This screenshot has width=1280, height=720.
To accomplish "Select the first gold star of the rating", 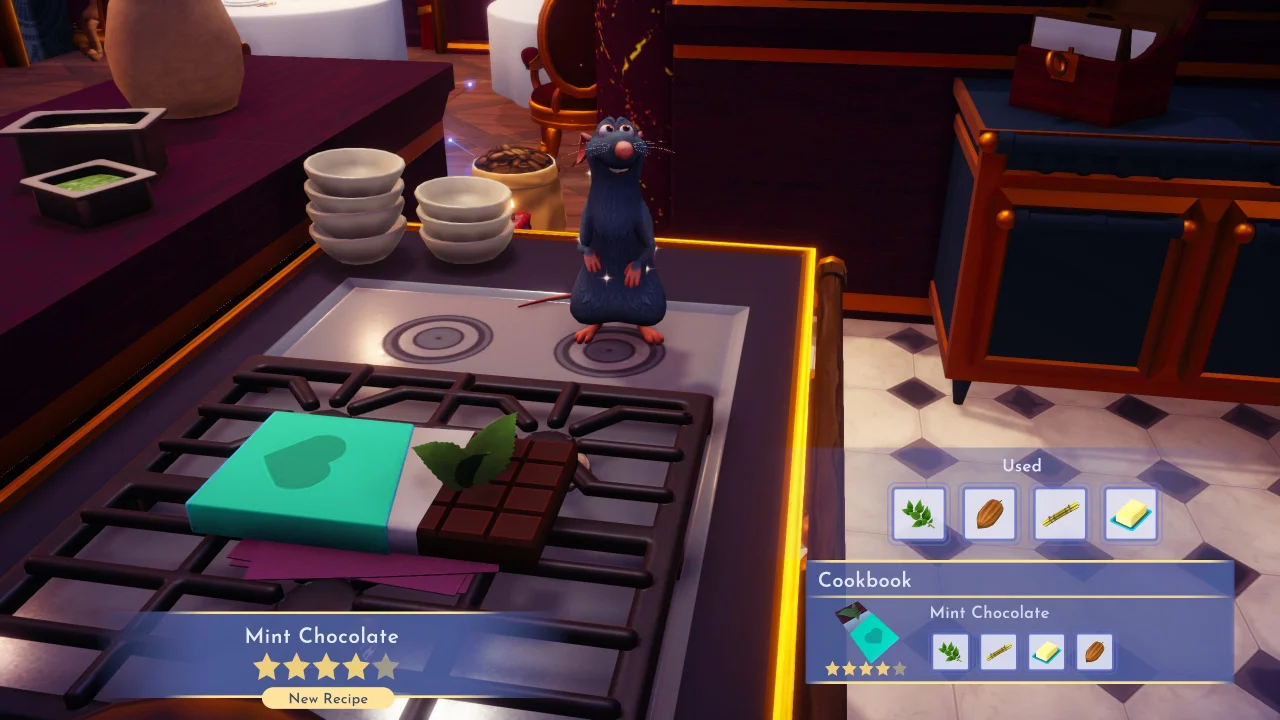I will point(268,665).
